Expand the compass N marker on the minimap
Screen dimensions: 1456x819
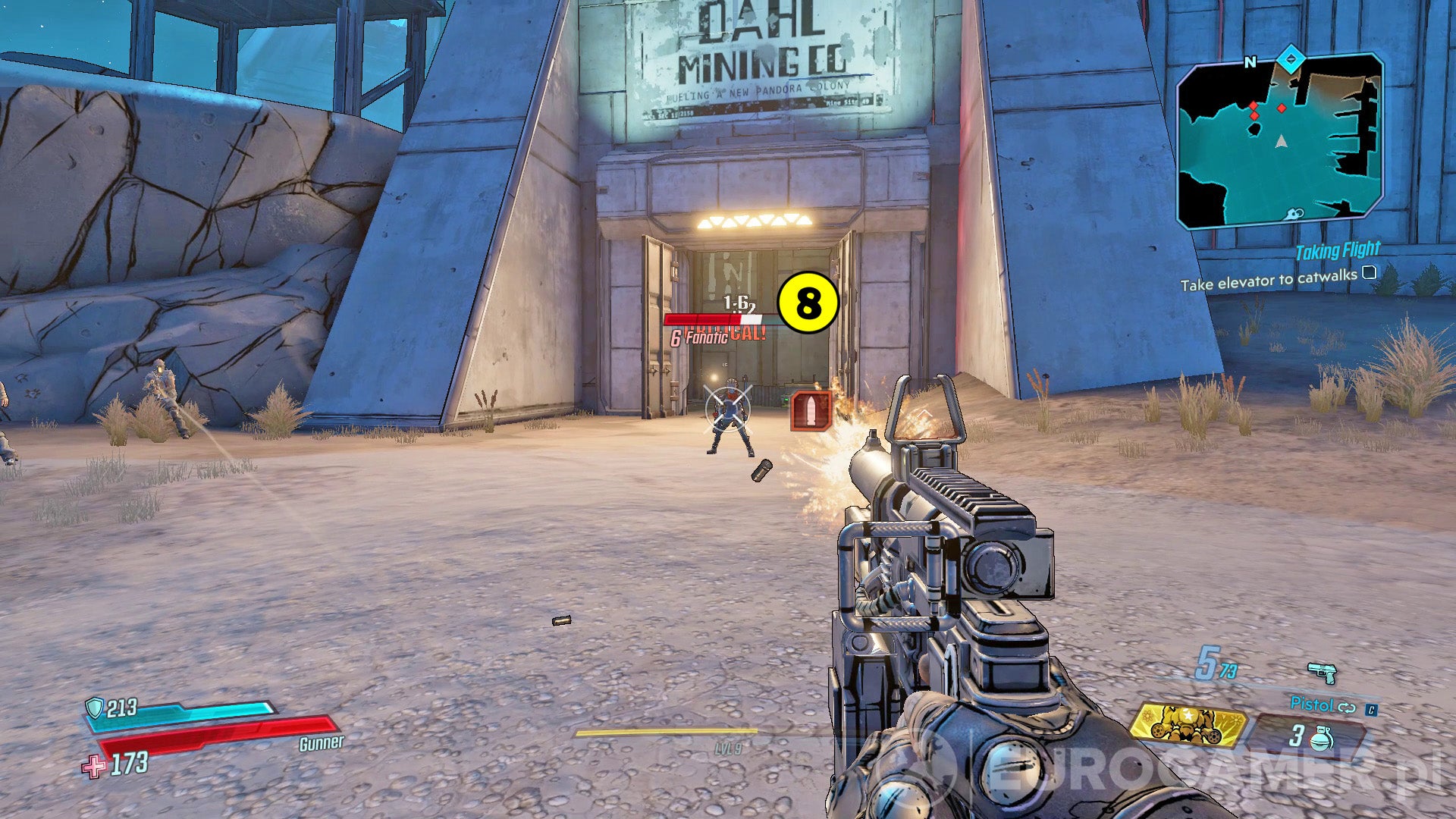(1251, 62)
